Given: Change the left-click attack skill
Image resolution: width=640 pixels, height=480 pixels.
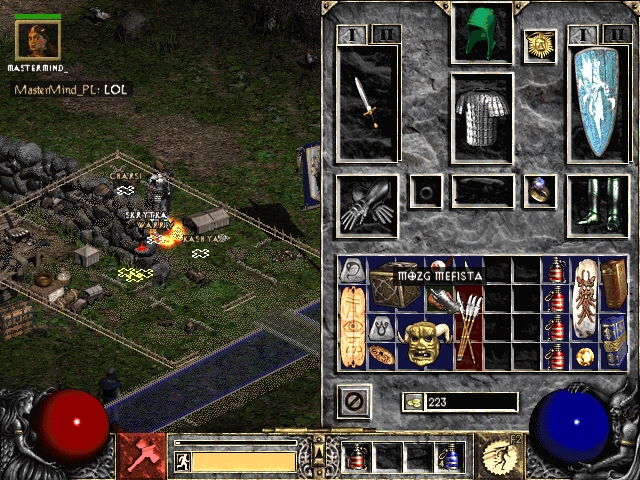Looking at the screenshot, I should pos(141,453).
